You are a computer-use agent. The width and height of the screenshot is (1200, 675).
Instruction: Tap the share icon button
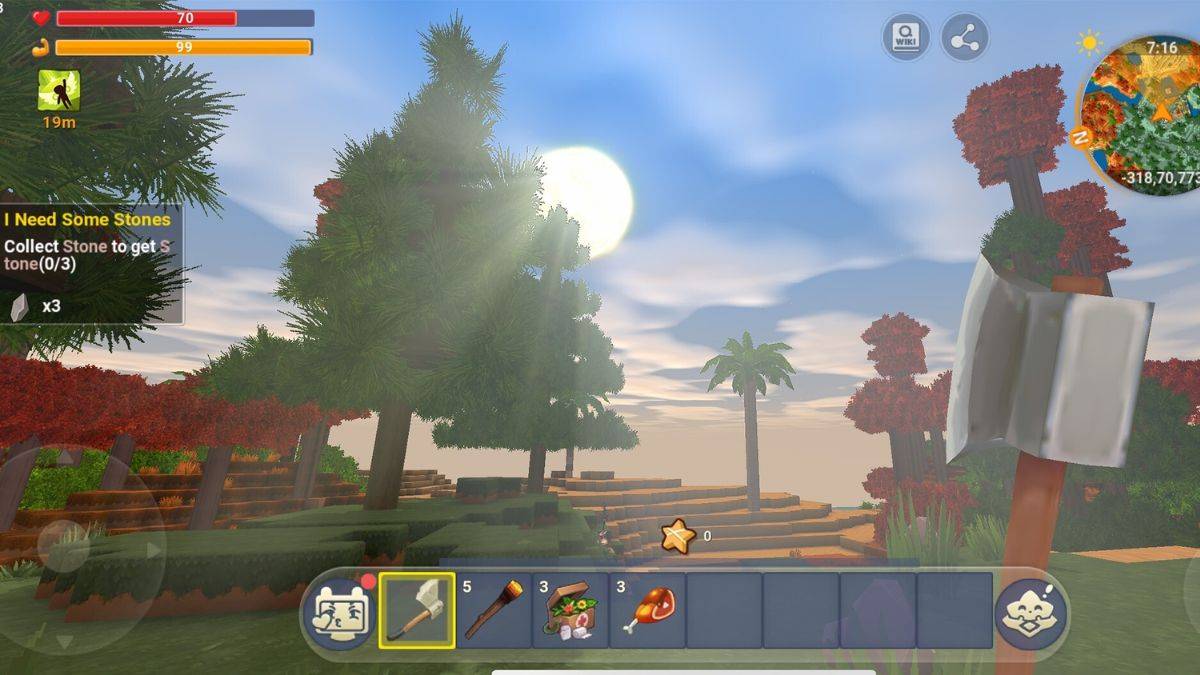click(x=964, y=39)
